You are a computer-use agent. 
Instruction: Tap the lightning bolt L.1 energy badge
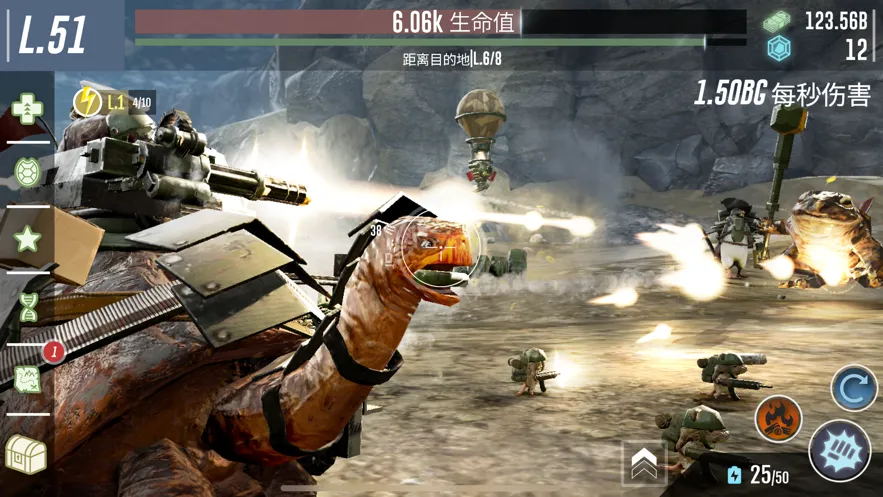[x=86, y=101]
